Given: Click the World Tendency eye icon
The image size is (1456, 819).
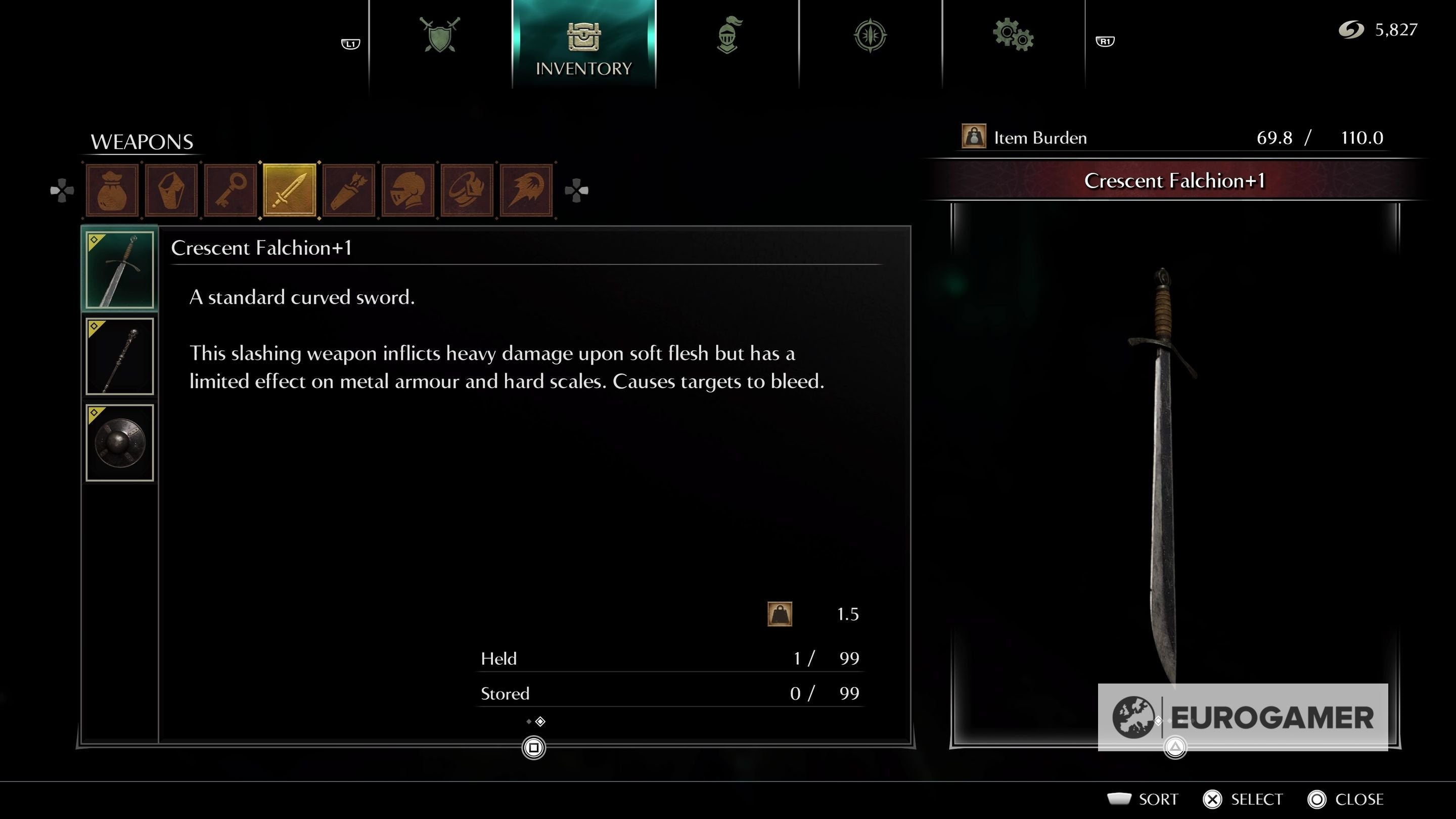Looking at the screenshot, I should [x=871, y=35].
